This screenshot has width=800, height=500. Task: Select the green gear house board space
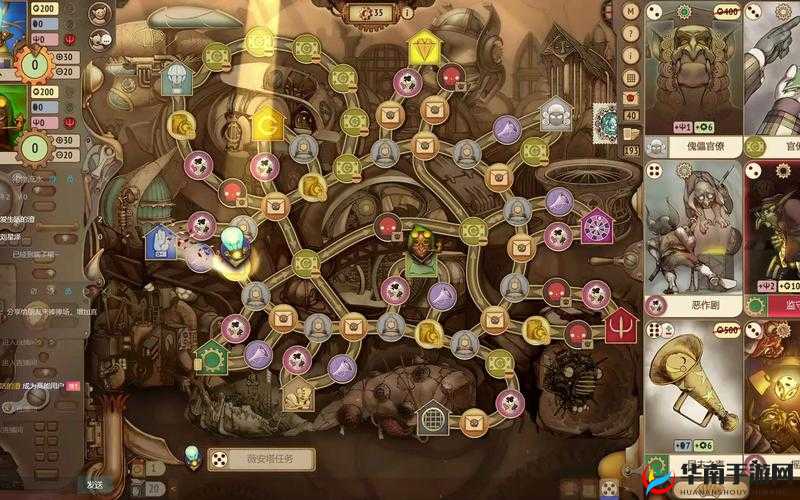tap(211, 355)
